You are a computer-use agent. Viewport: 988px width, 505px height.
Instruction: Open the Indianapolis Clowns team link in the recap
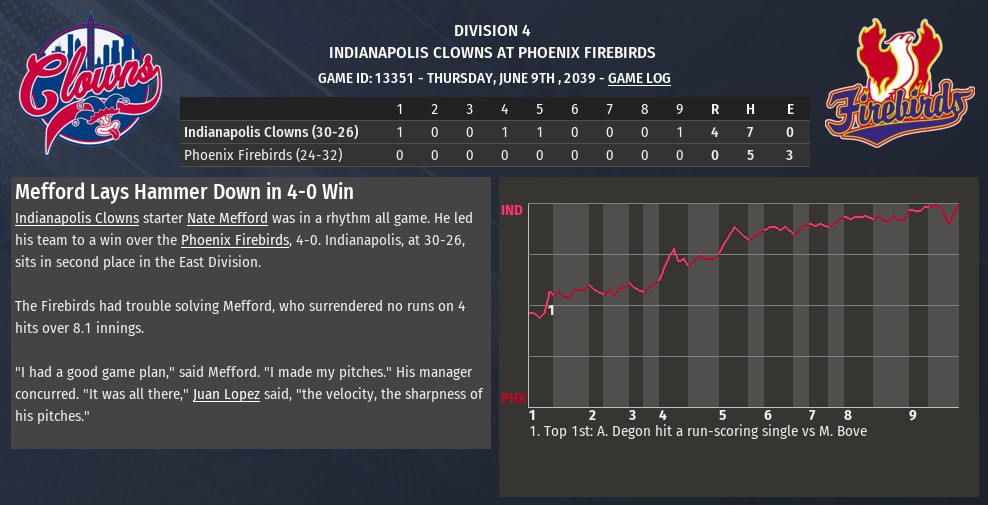coord(77,218)
